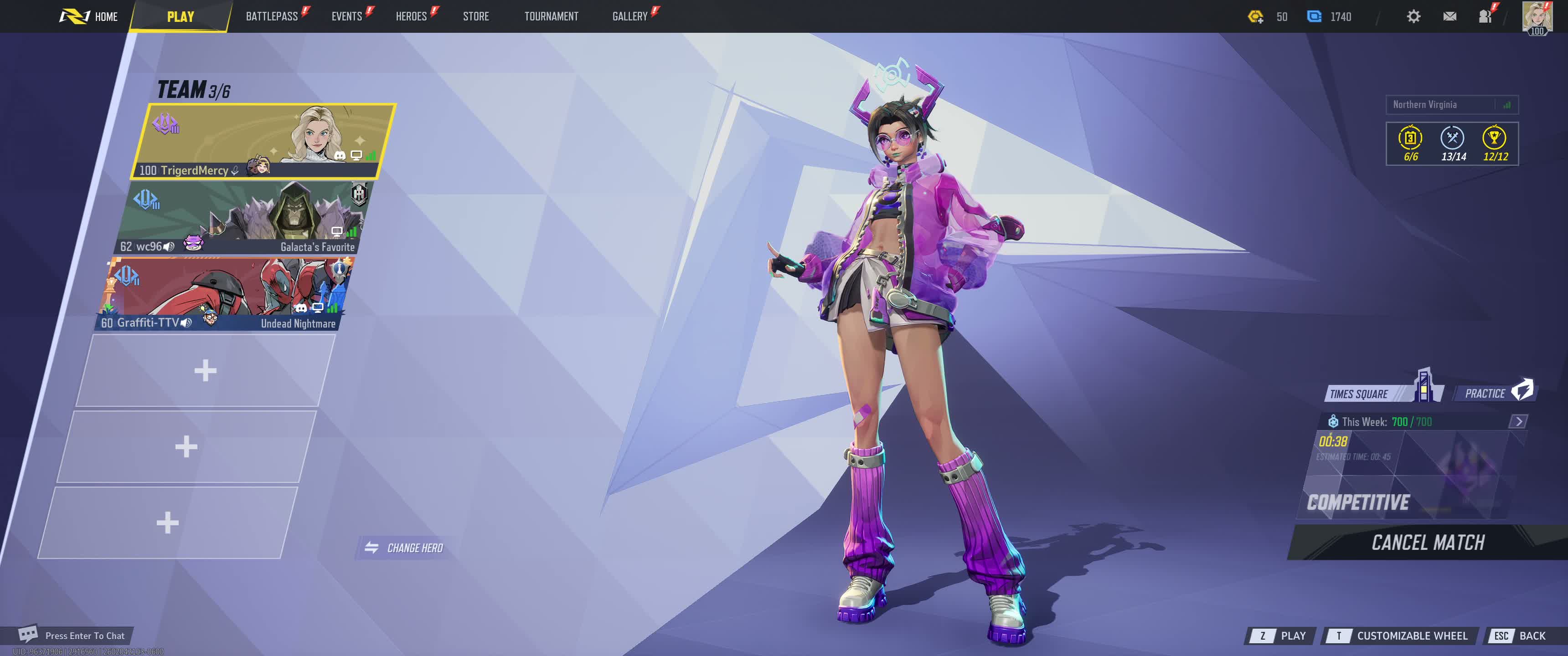Switch to the Events tab

click(346, 16)
